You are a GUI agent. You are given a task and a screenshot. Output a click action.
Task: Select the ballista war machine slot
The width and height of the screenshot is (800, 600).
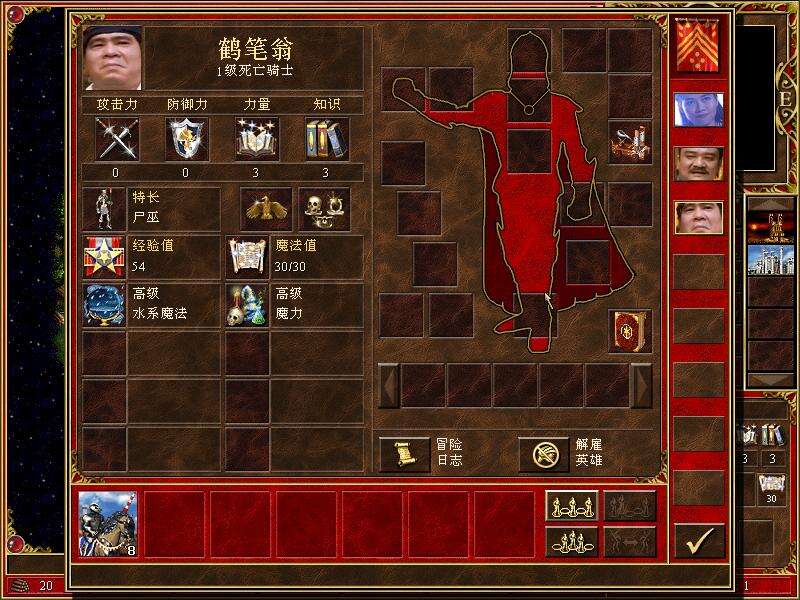point(629,142)
